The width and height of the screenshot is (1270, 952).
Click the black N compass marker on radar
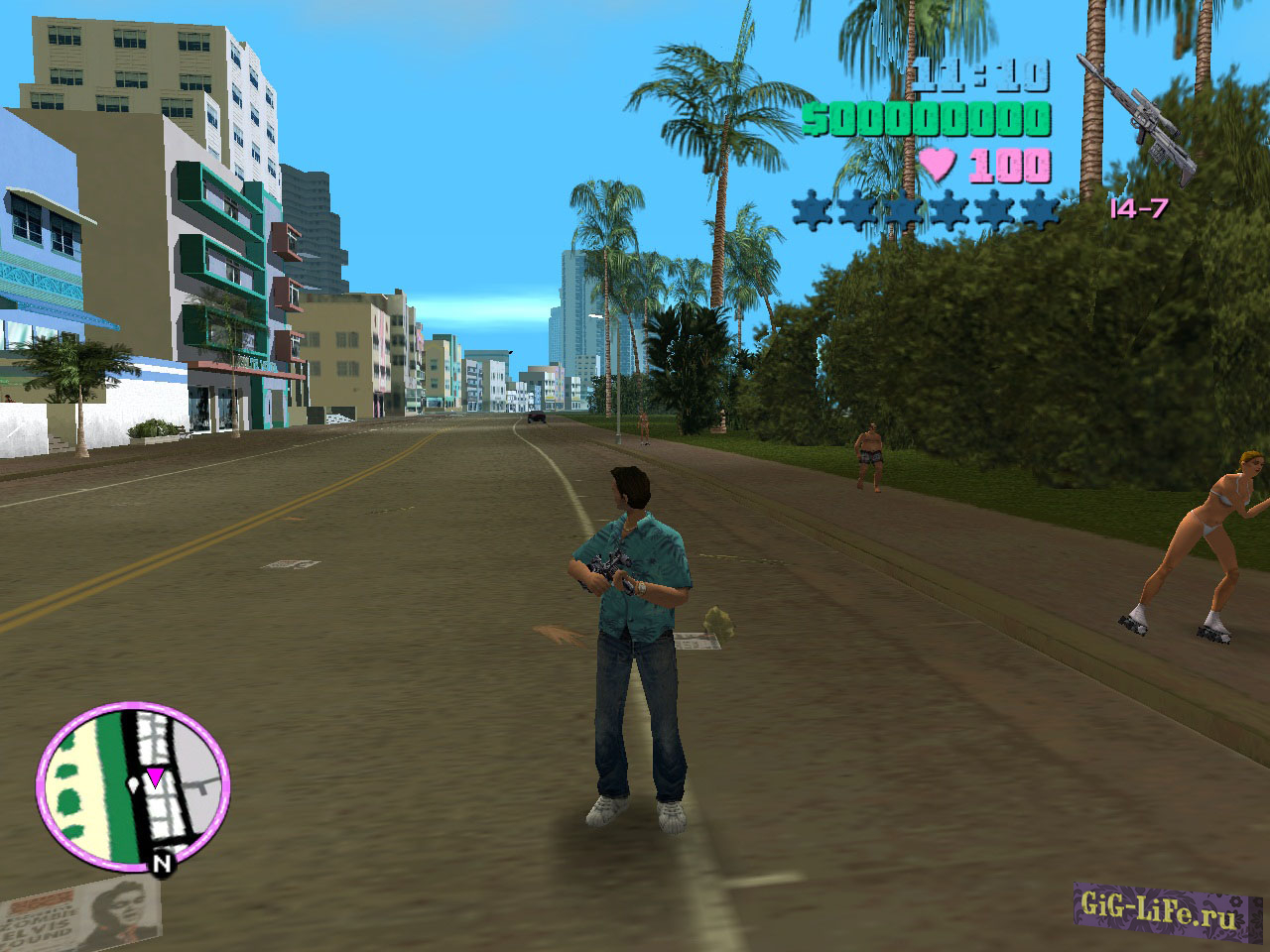(162, 863)
